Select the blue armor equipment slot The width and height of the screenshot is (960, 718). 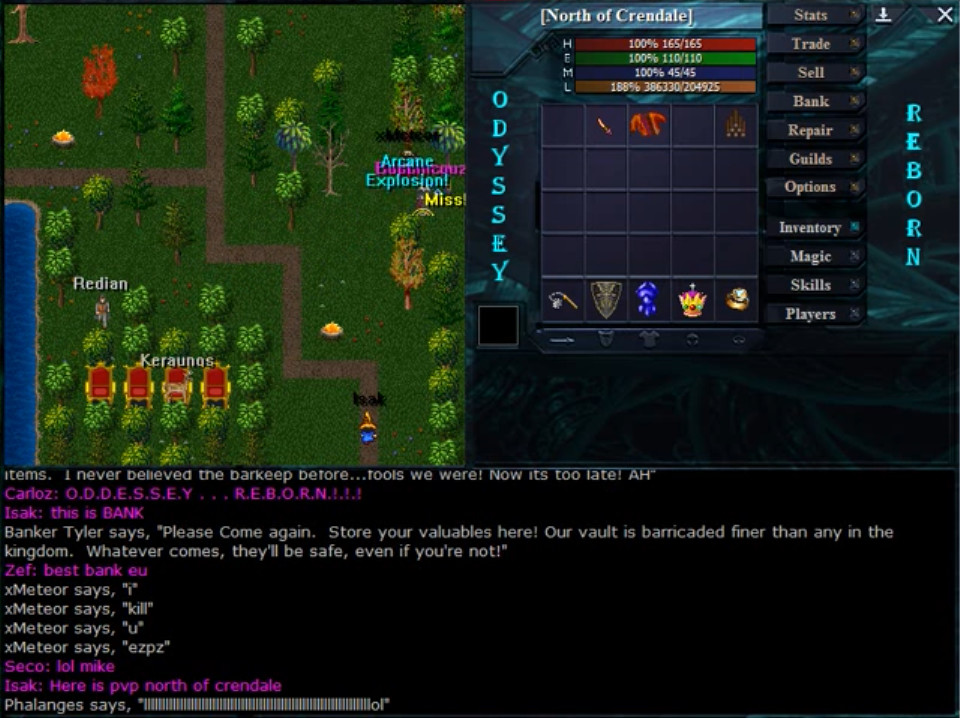[x=648, y=299]
